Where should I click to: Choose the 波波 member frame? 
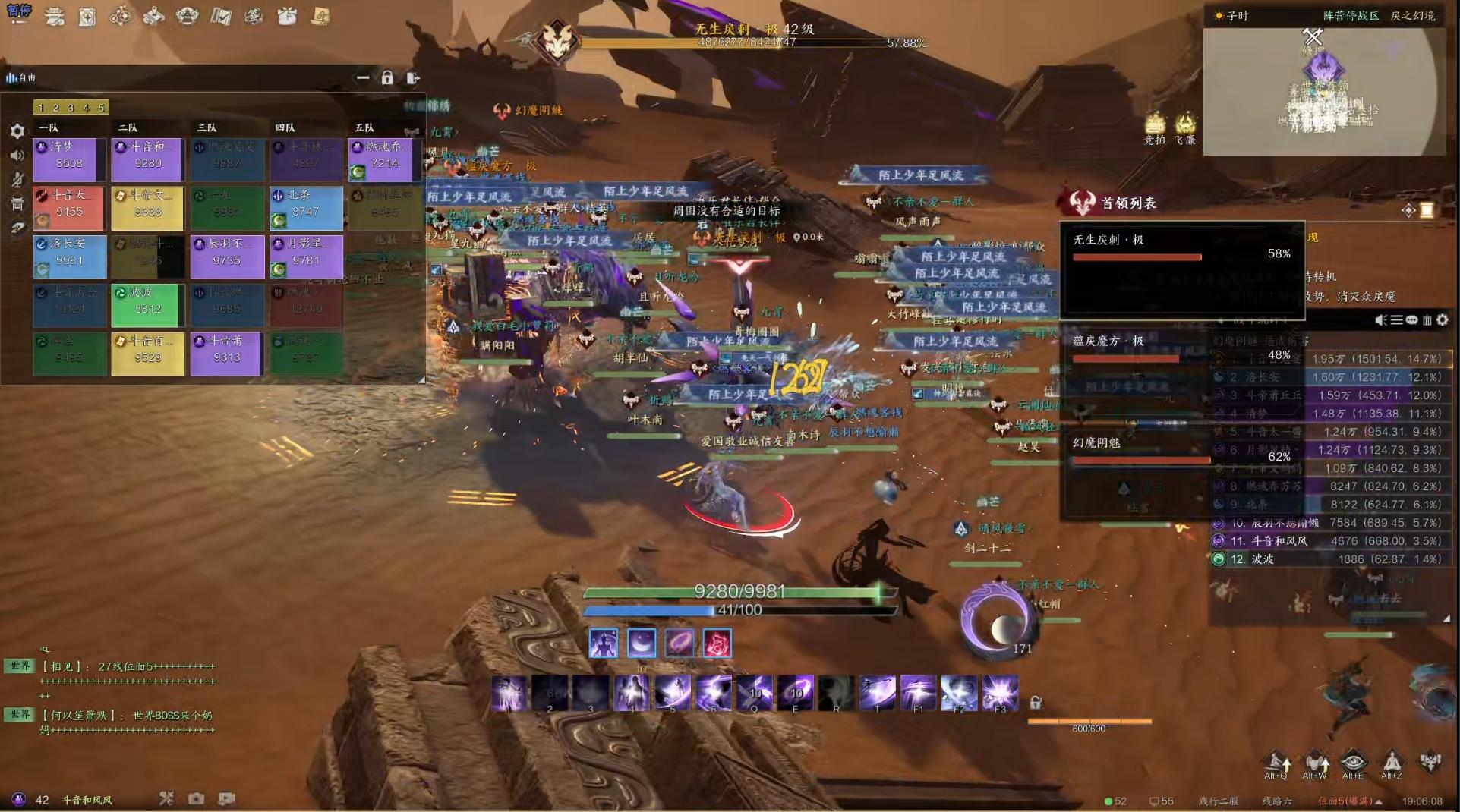click(148, 304)
